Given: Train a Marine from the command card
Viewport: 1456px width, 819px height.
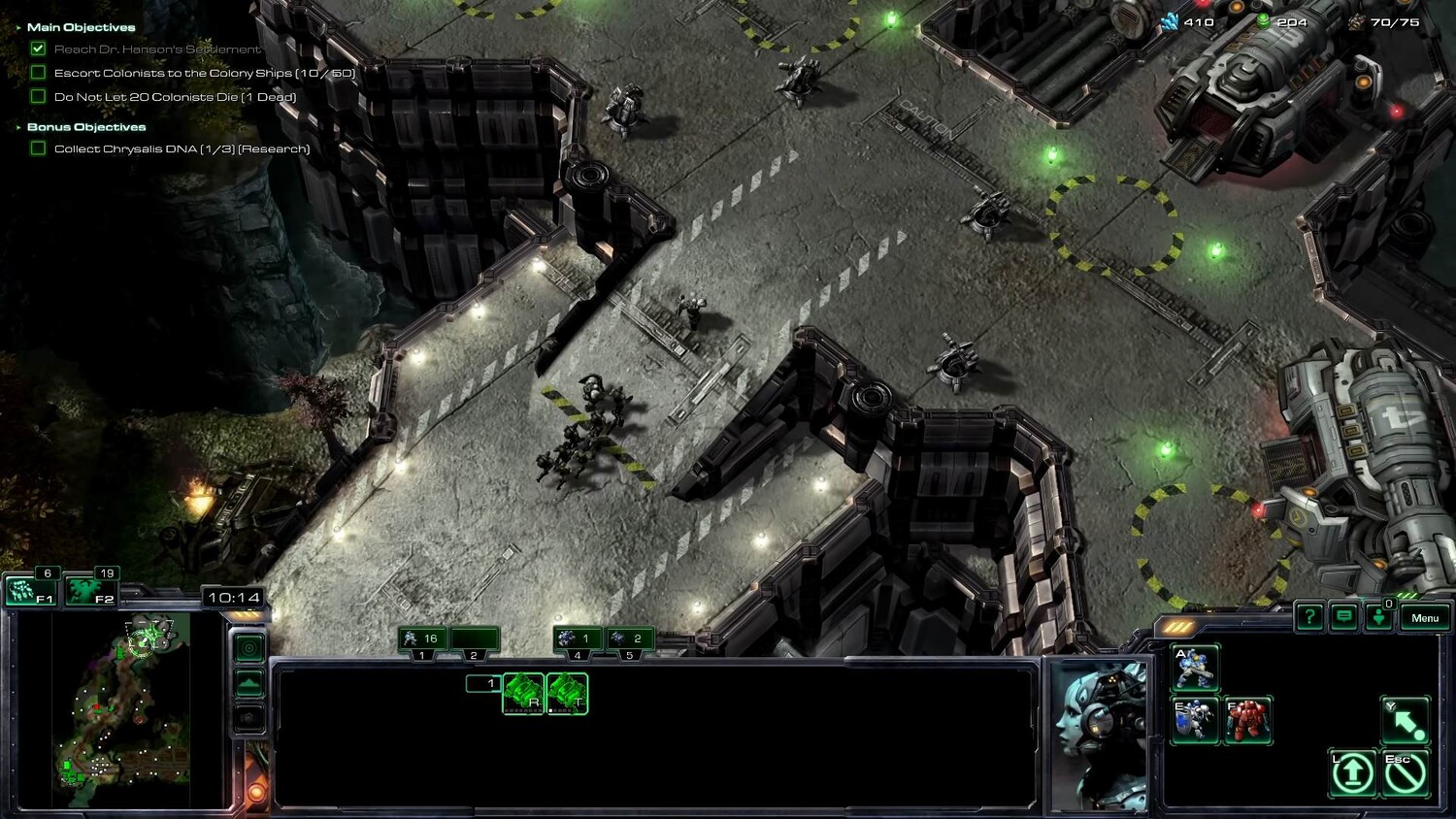Looking at the screenshot, I should tap(1195, 668).
